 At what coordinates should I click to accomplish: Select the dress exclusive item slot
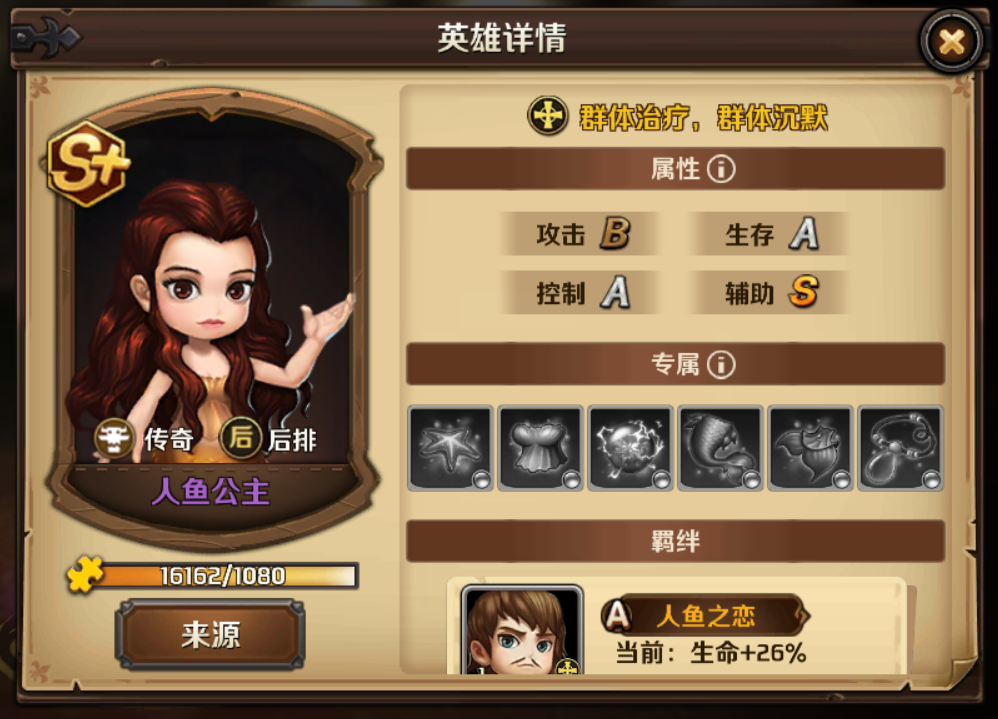pos(540,447)
